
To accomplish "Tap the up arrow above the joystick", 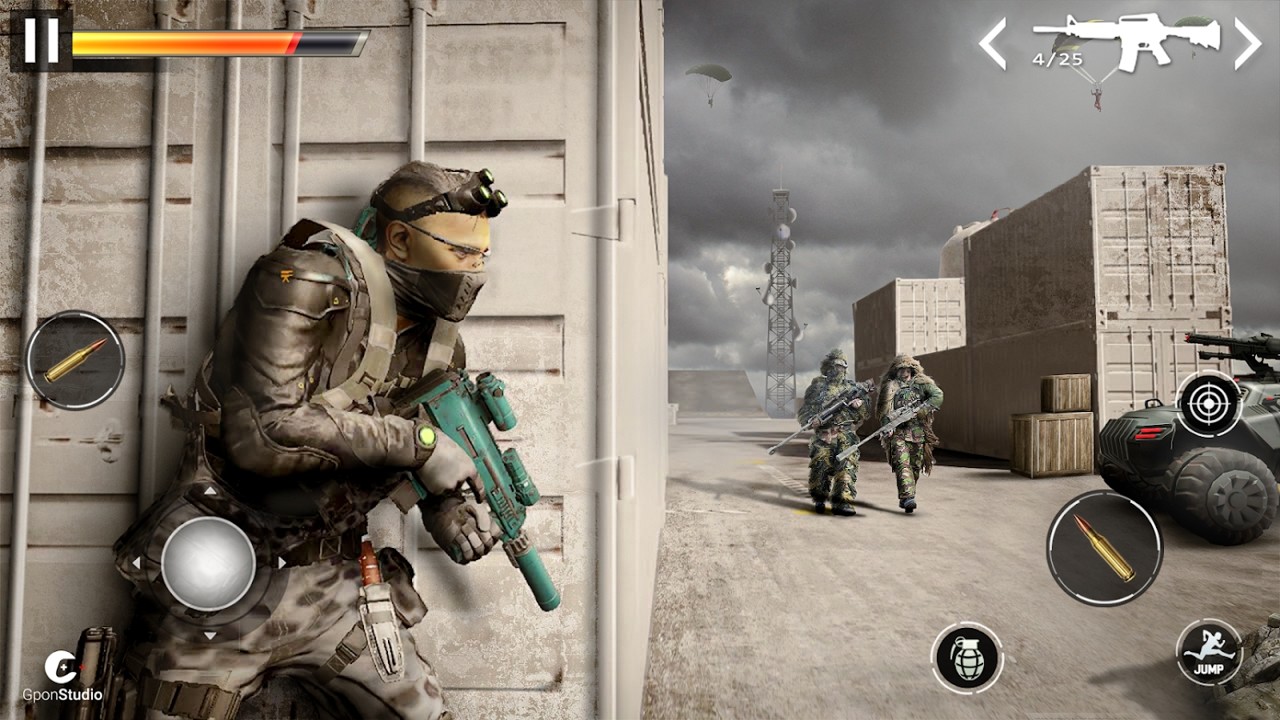I will (211, 490).
